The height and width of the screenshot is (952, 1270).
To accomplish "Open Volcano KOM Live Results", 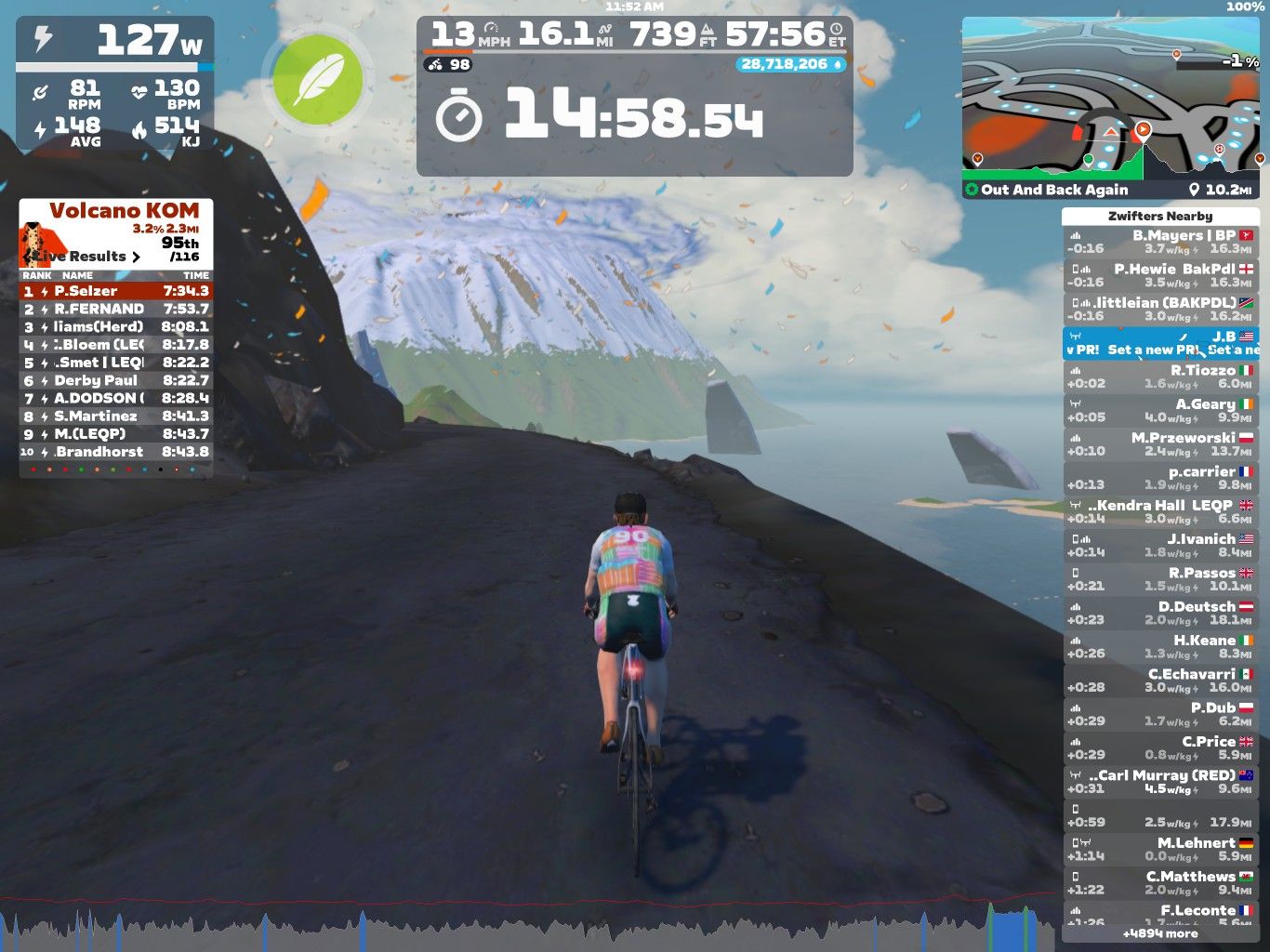I will point(86,257).
